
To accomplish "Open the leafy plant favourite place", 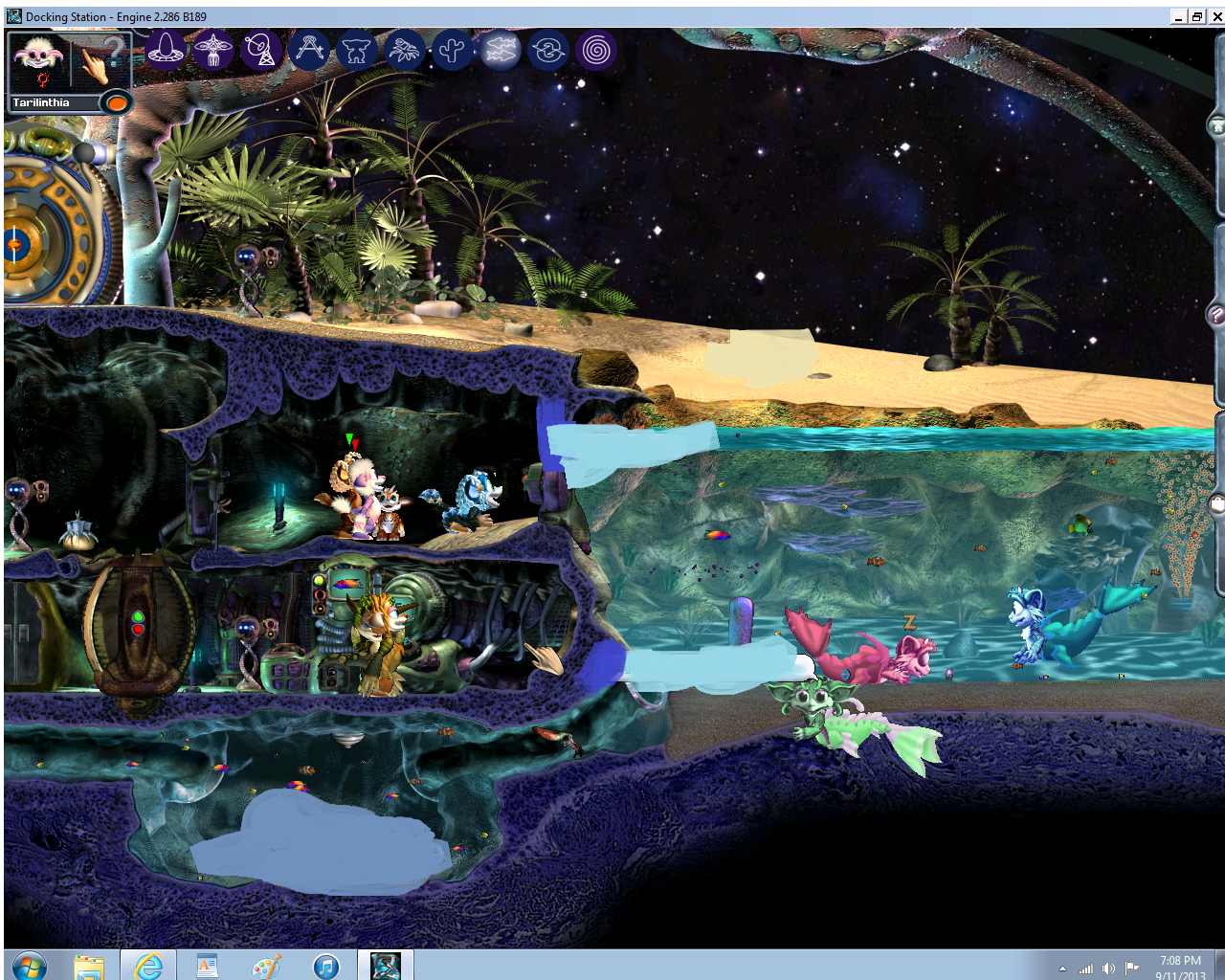I will tap(405, 50).
